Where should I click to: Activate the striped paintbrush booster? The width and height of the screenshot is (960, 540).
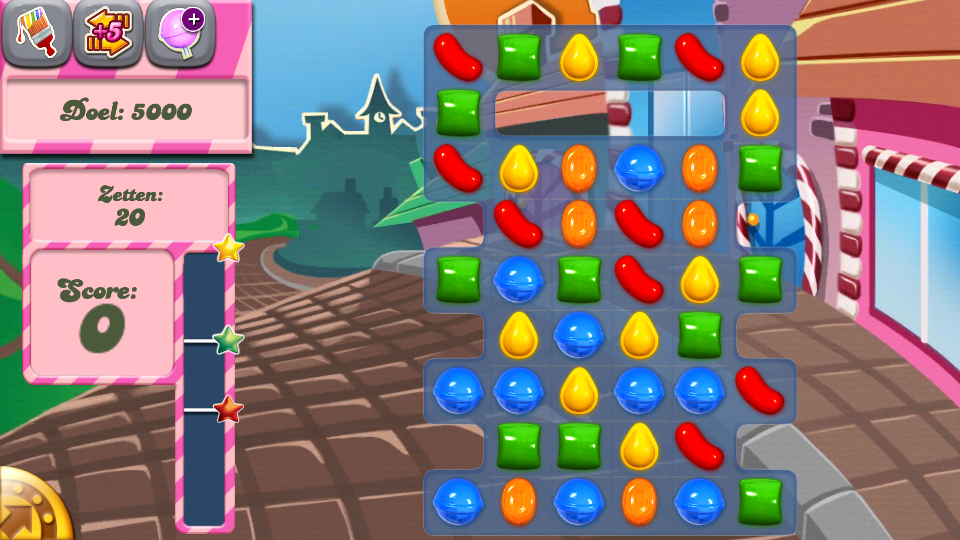pyautogui.click(x=36, y=32)
